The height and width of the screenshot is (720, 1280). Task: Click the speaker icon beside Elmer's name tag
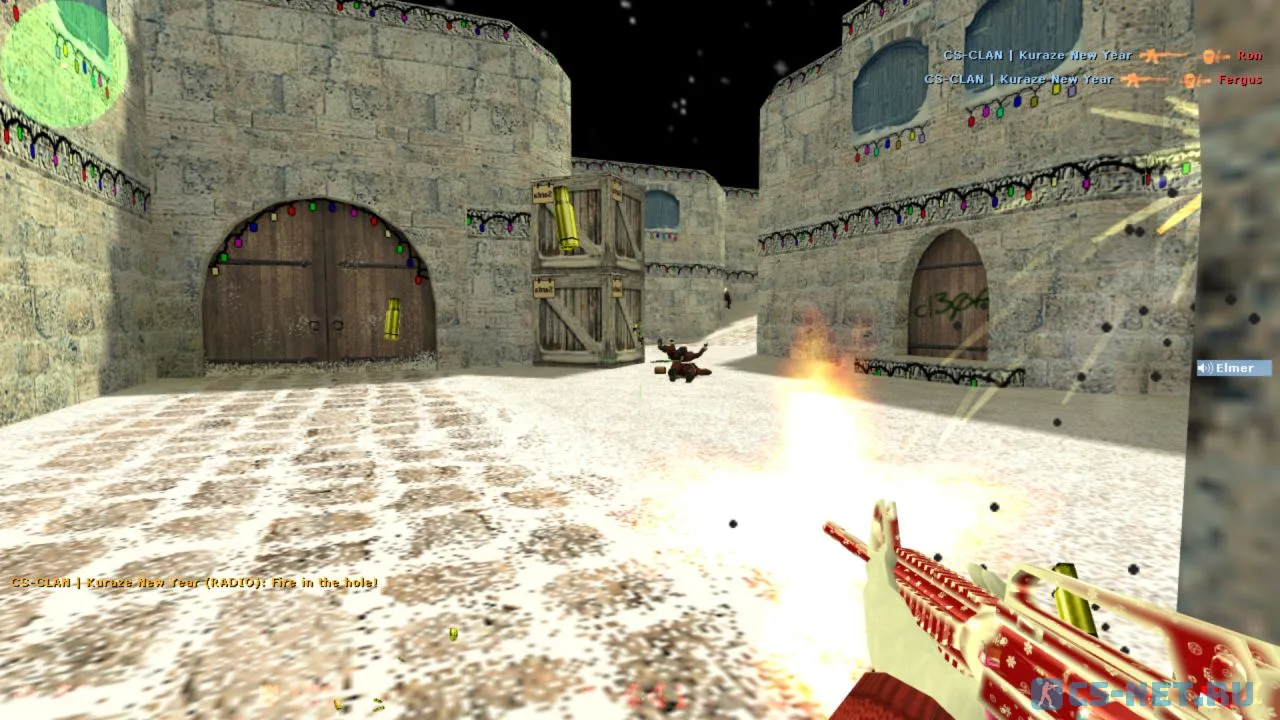coord(1202,368)
